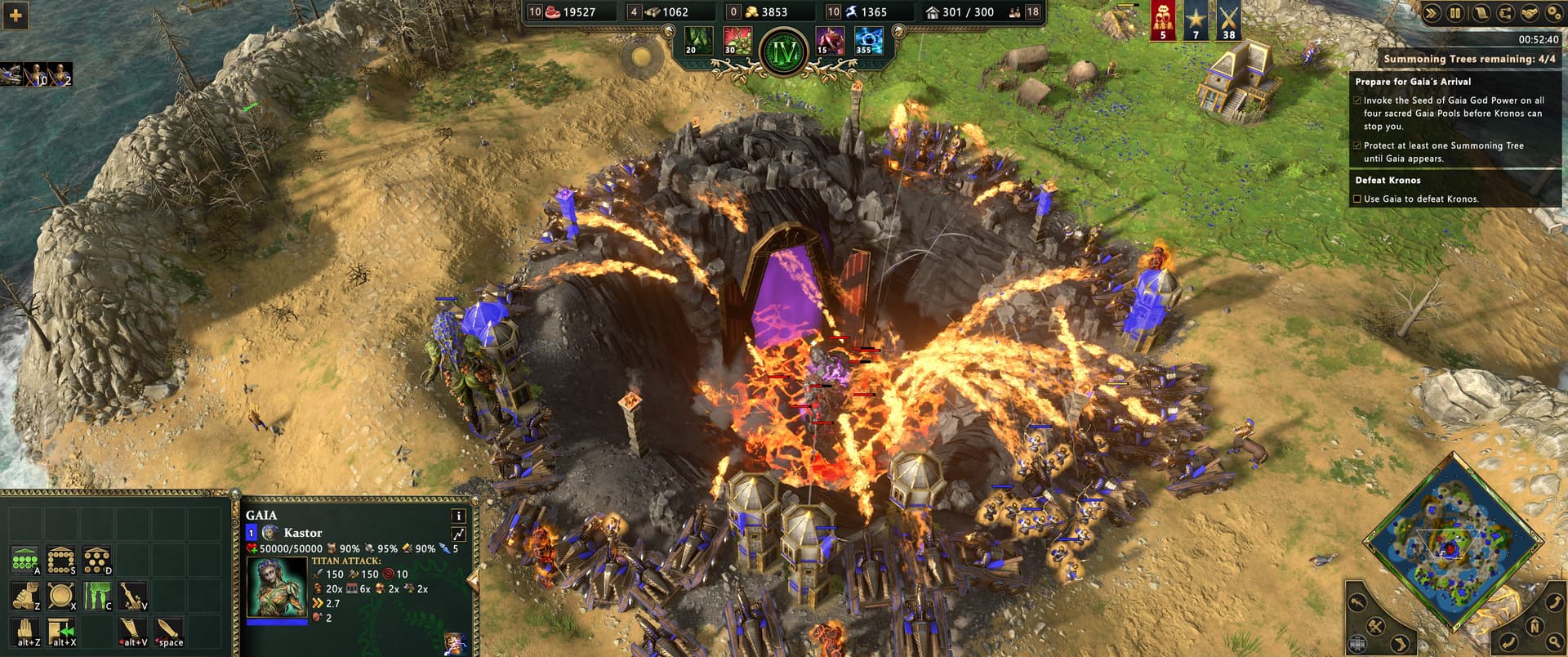Set the defensive stance shield icon

point(61,597)
